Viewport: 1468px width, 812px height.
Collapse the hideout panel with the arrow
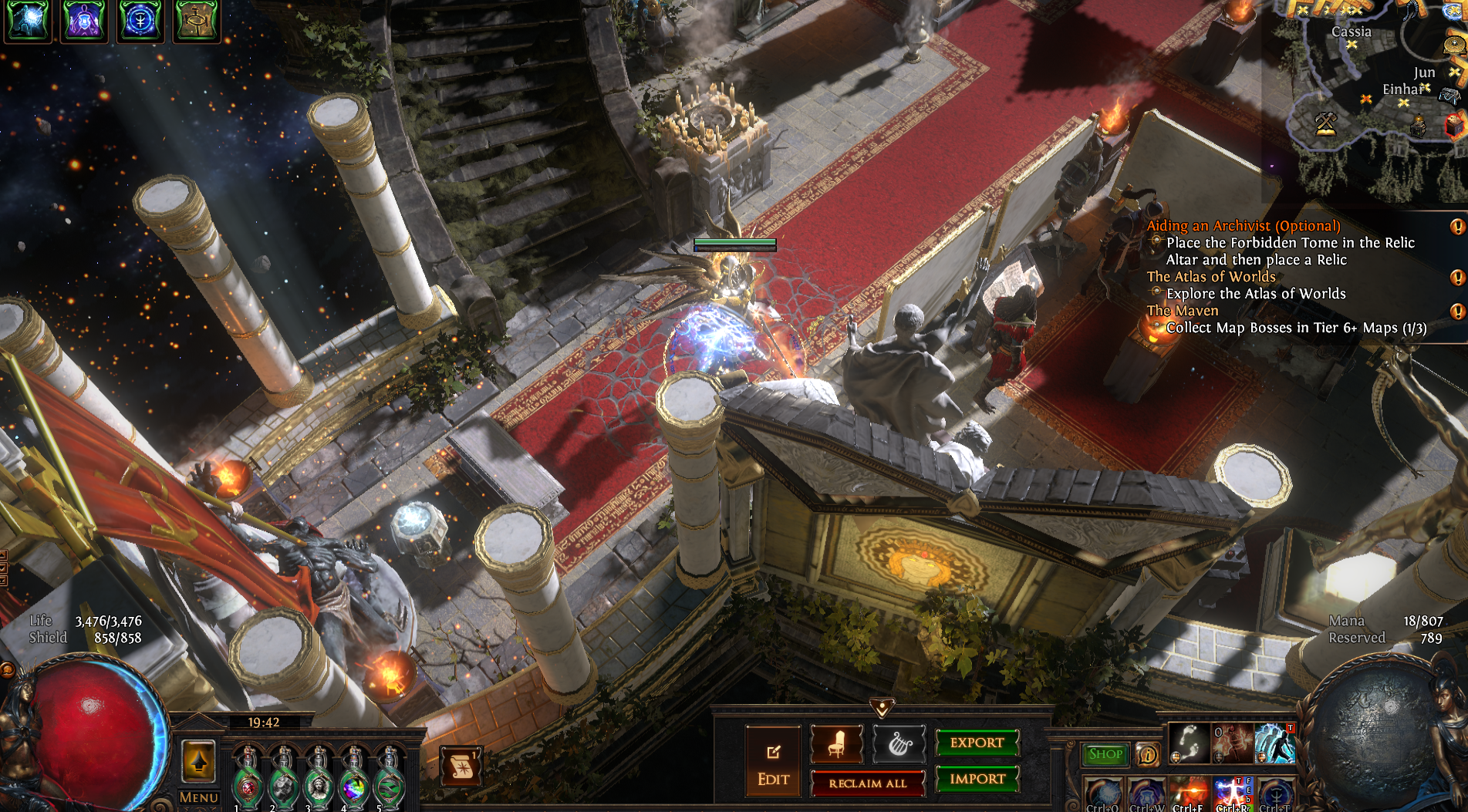[x=882, y=706]
